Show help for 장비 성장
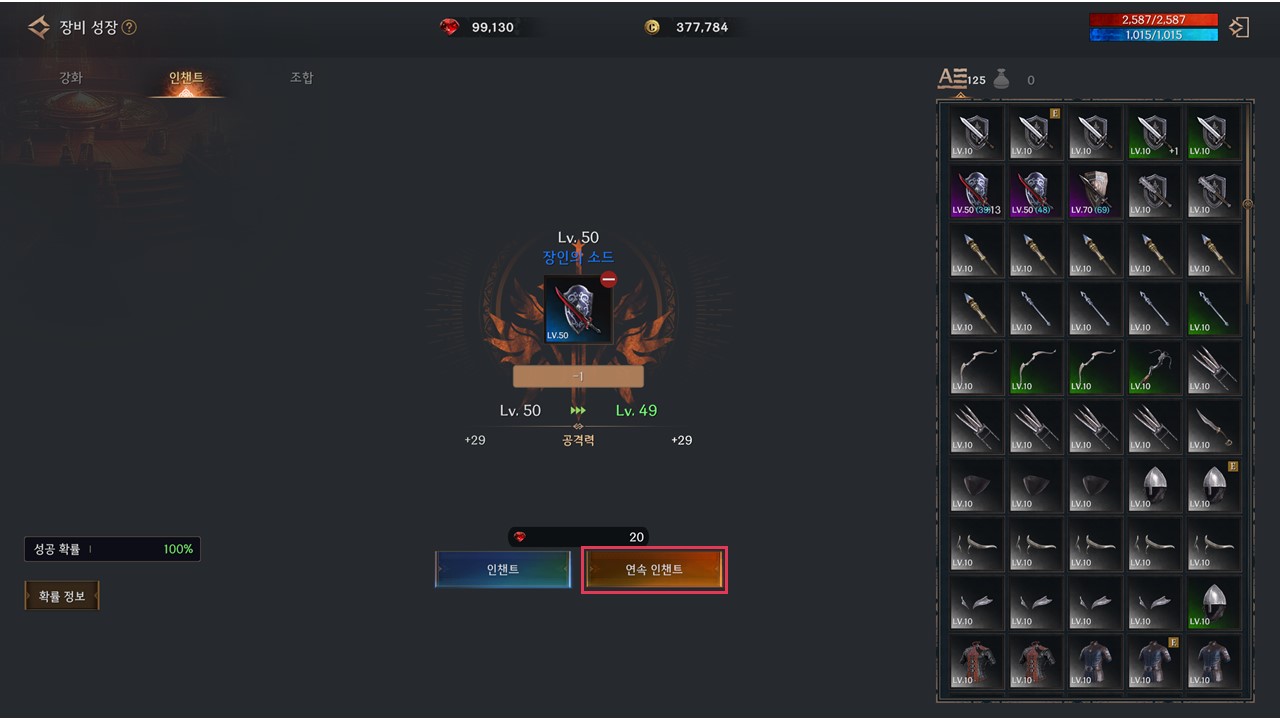 (129, 28)
